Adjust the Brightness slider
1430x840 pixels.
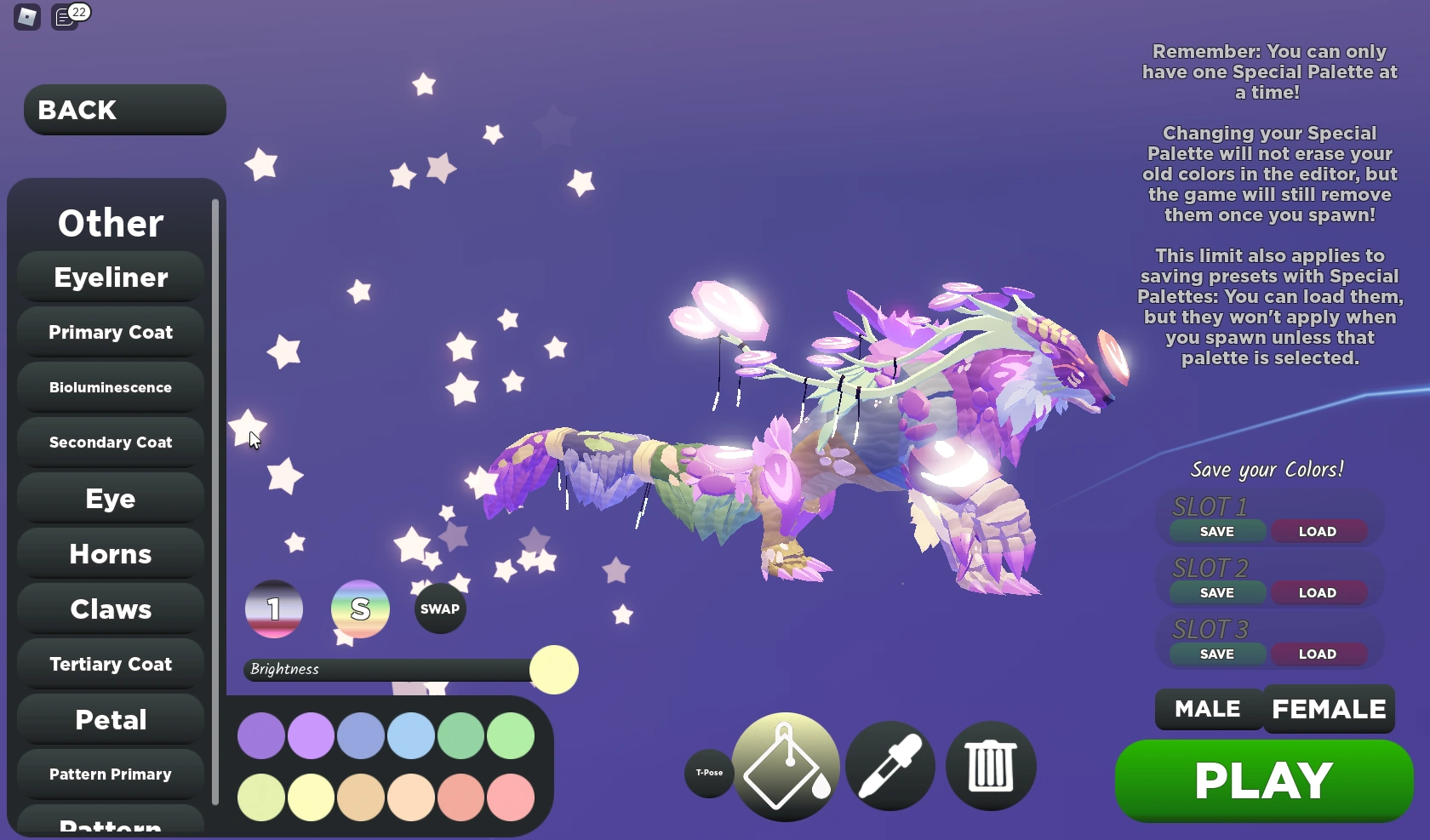tap(553, 670)
